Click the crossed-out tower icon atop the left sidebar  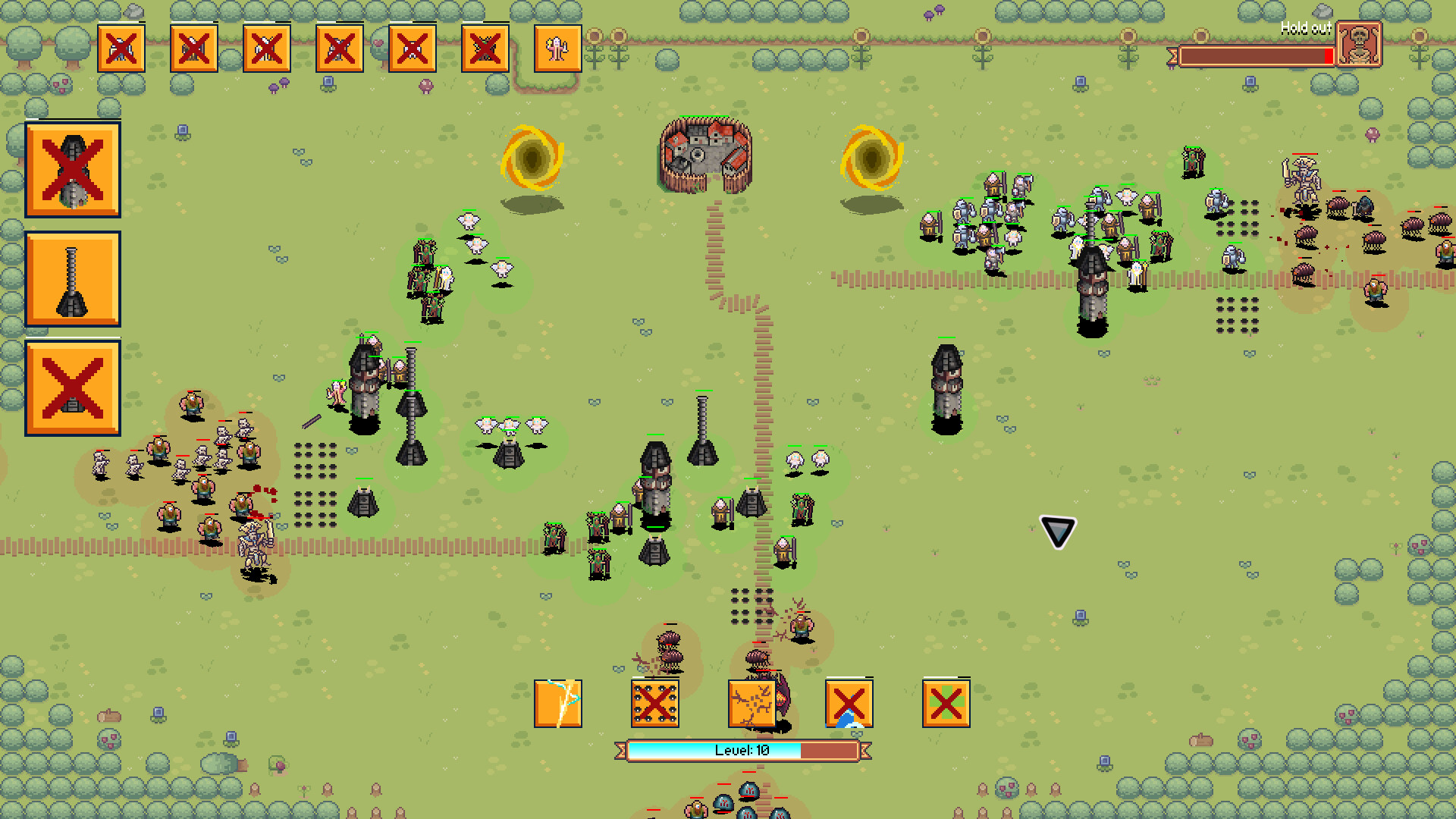click(72, 169)
